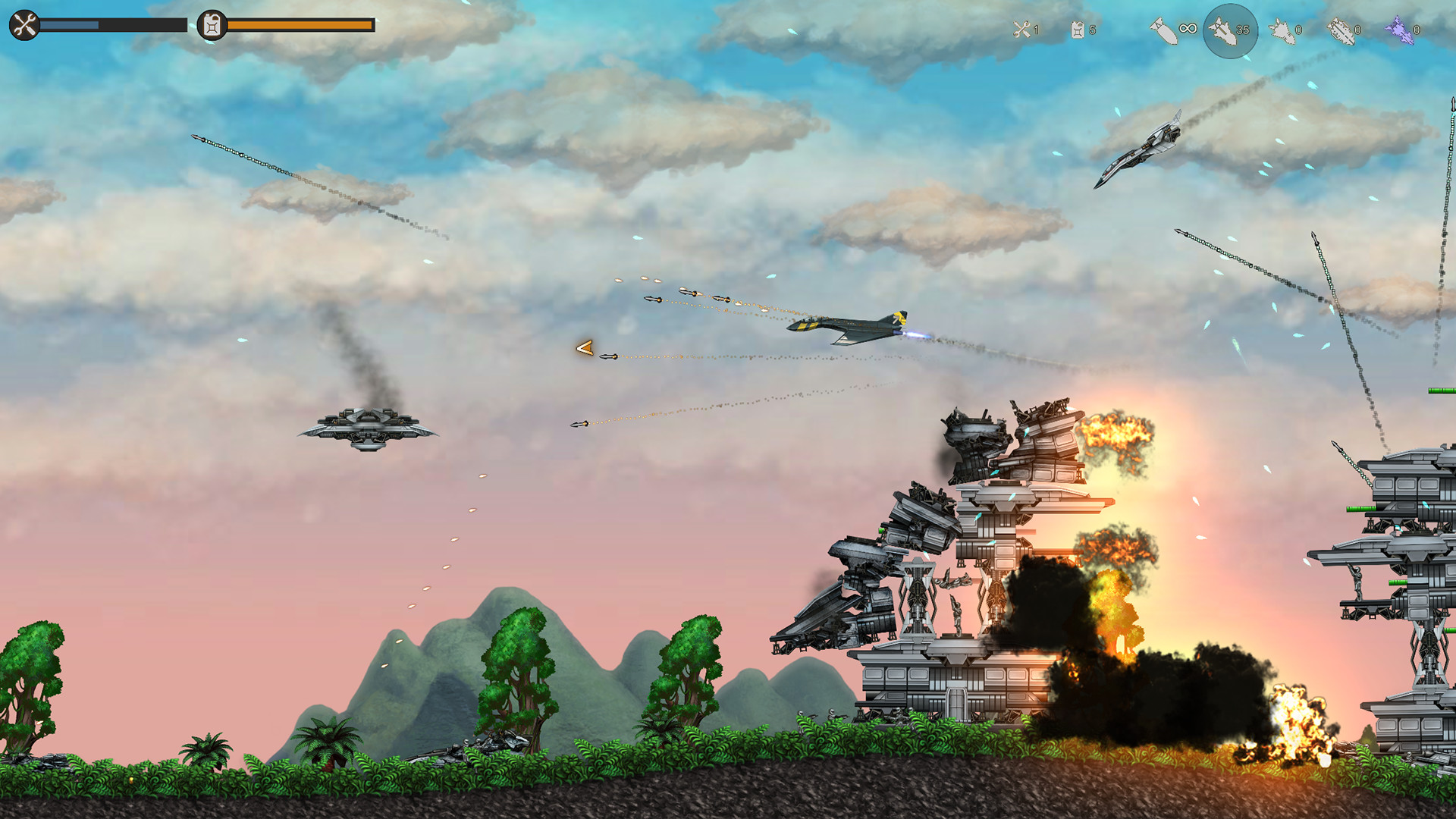Toggle the highlighted circular weapon selection
Screen dimensions: 1456x819
coord(1230,32)
